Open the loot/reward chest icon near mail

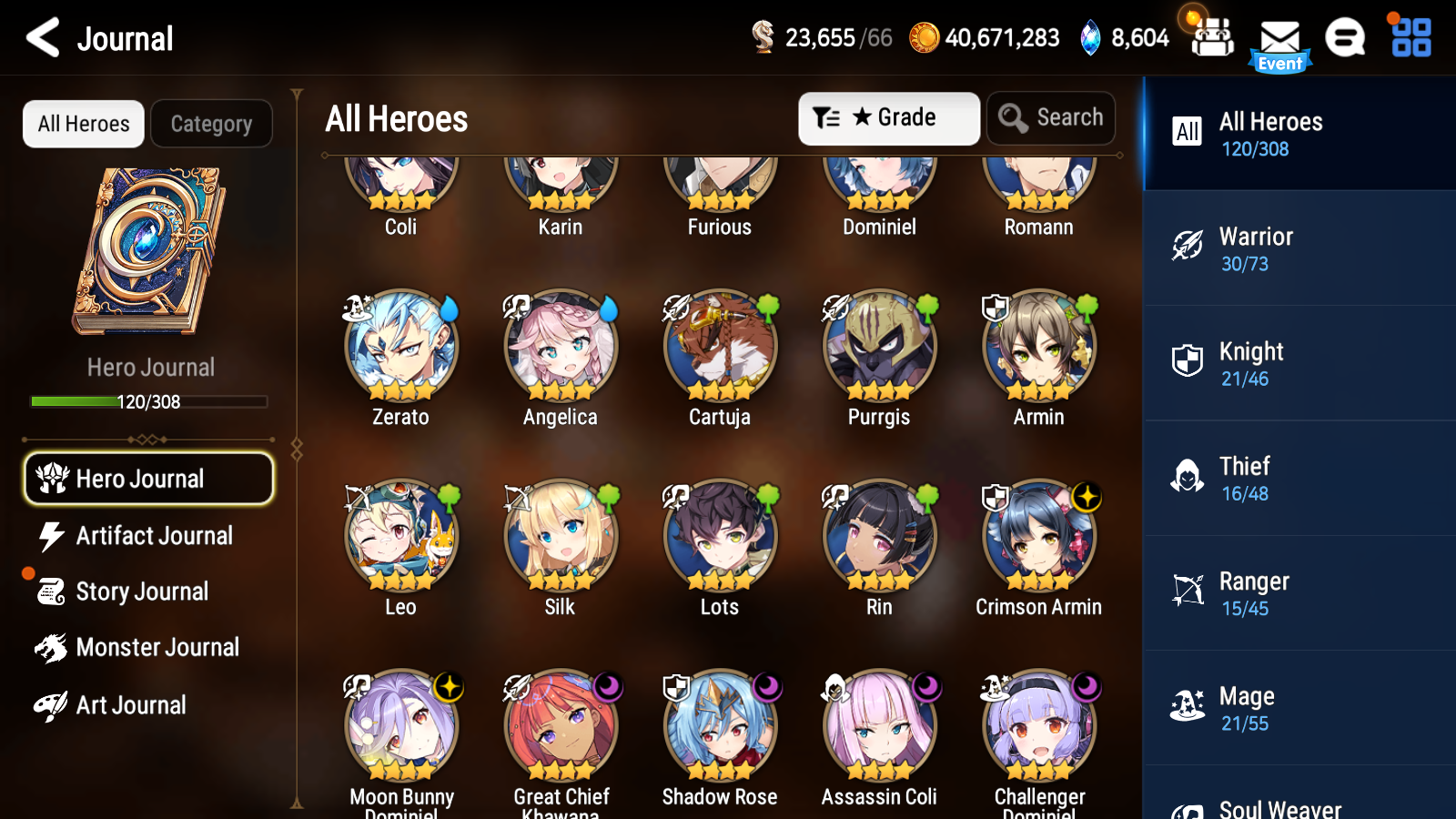coord(1211,38)
